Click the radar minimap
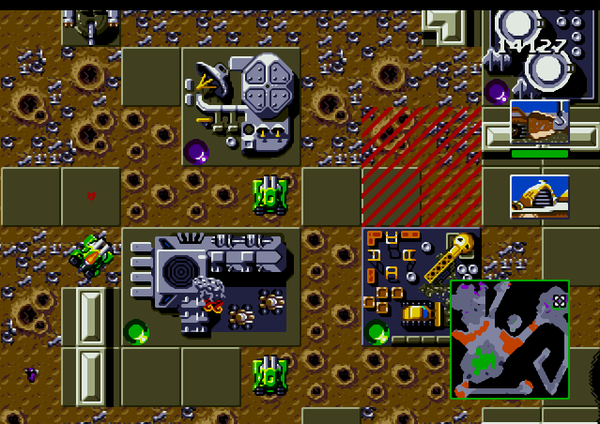The image size is (600, 424). click(x=510, y=339)
